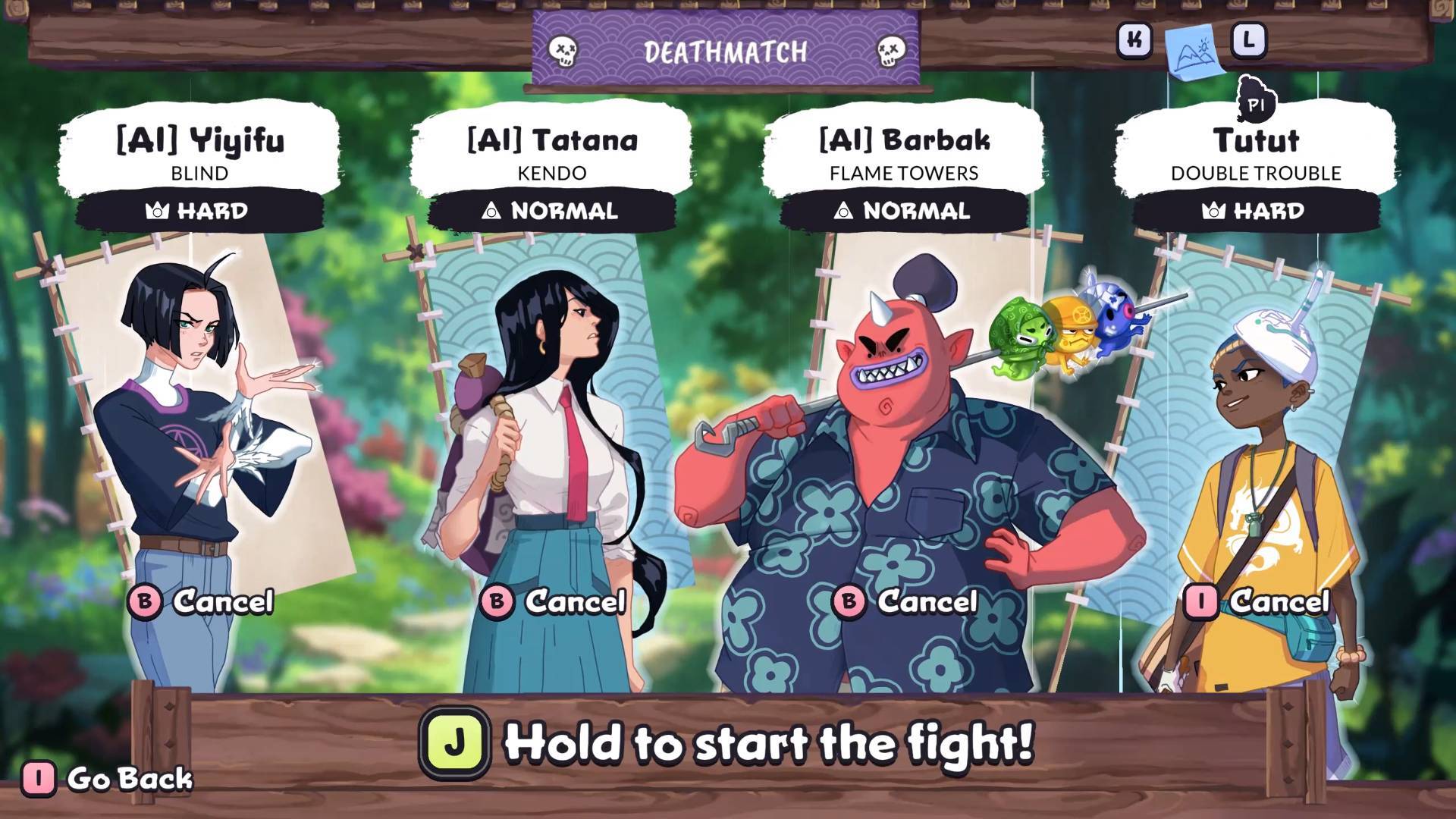1456x819 pixels.
Task: Click the triangle icon on Tatana's NORMAL badge
Action: point(494,212)
